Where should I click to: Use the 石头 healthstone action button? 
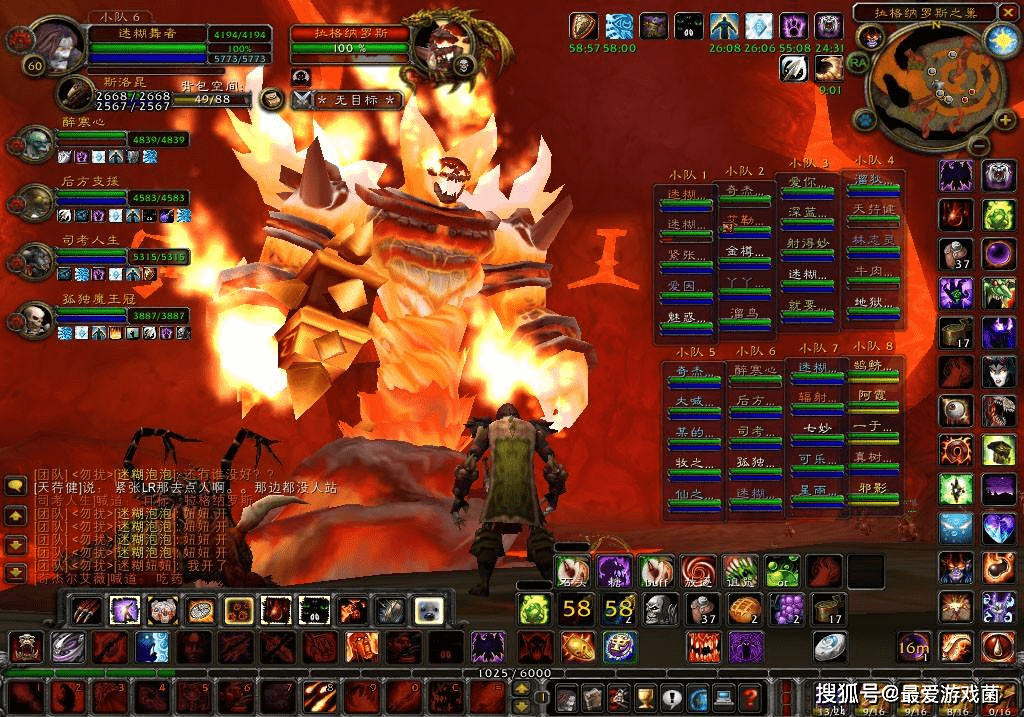(x=573, y=572)
